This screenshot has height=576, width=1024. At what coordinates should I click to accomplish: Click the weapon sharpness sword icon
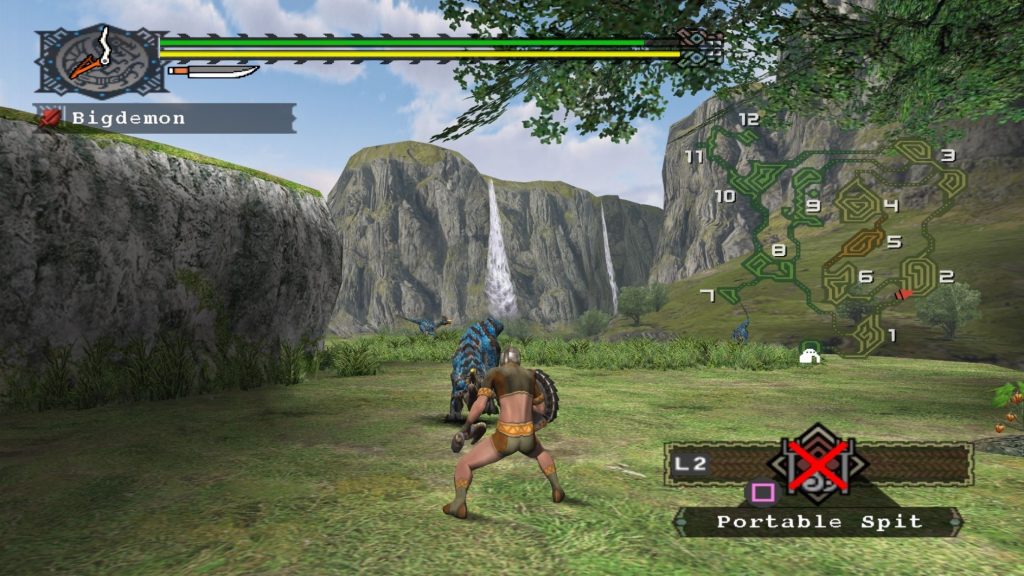point(214,71)
